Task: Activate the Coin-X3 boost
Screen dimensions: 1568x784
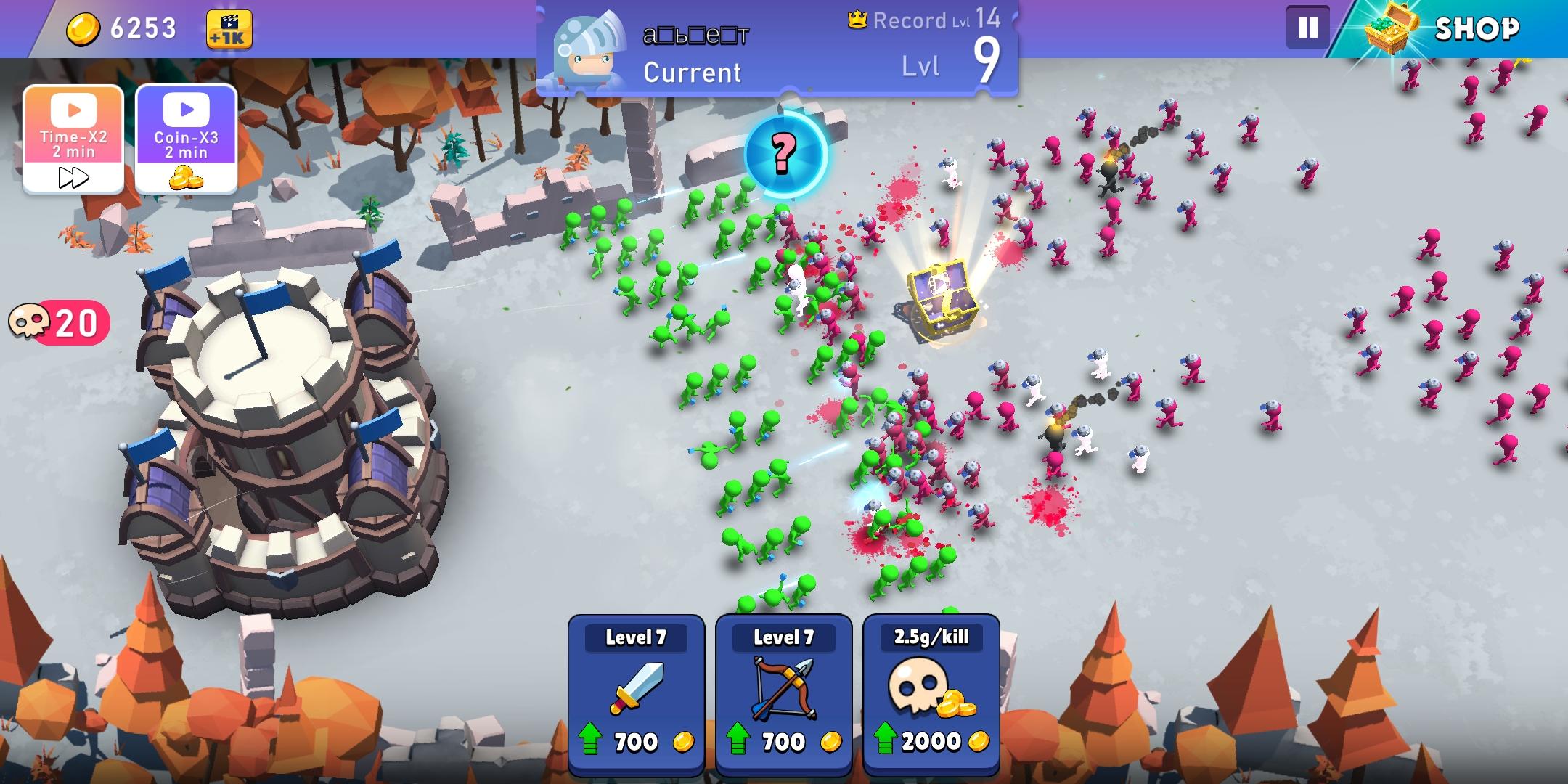Action: tap(186, 139)
